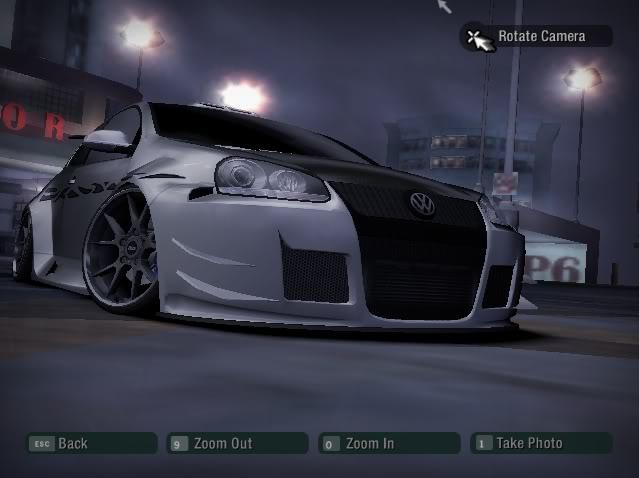Image resolution: width=639 pixels, height=478 pixels.
Task: Zoom in on the car
Action: 389,443
